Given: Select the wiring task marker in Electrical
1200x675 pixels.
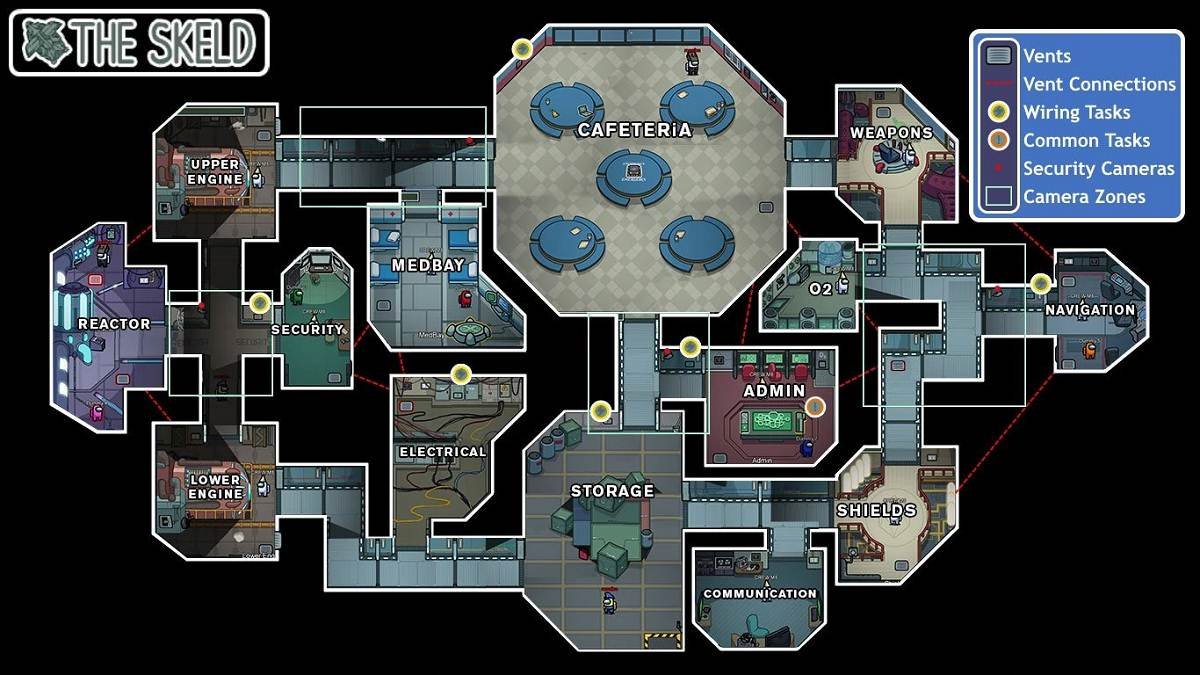Looking at the screenshot, I should [x=461, y=374].
